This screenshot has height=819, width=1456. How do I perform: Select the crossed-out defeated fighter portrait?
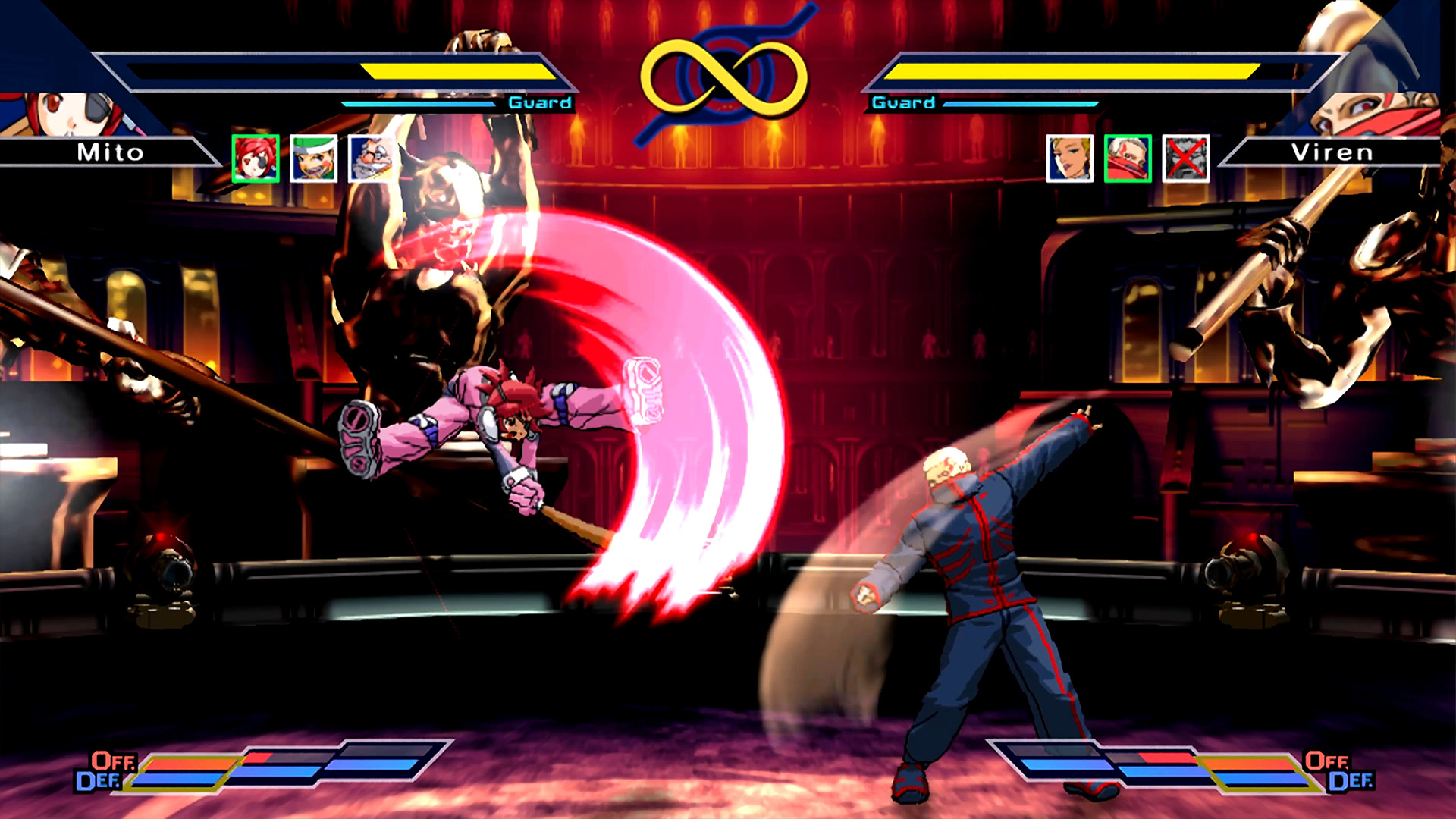(x=1185, y=158)
